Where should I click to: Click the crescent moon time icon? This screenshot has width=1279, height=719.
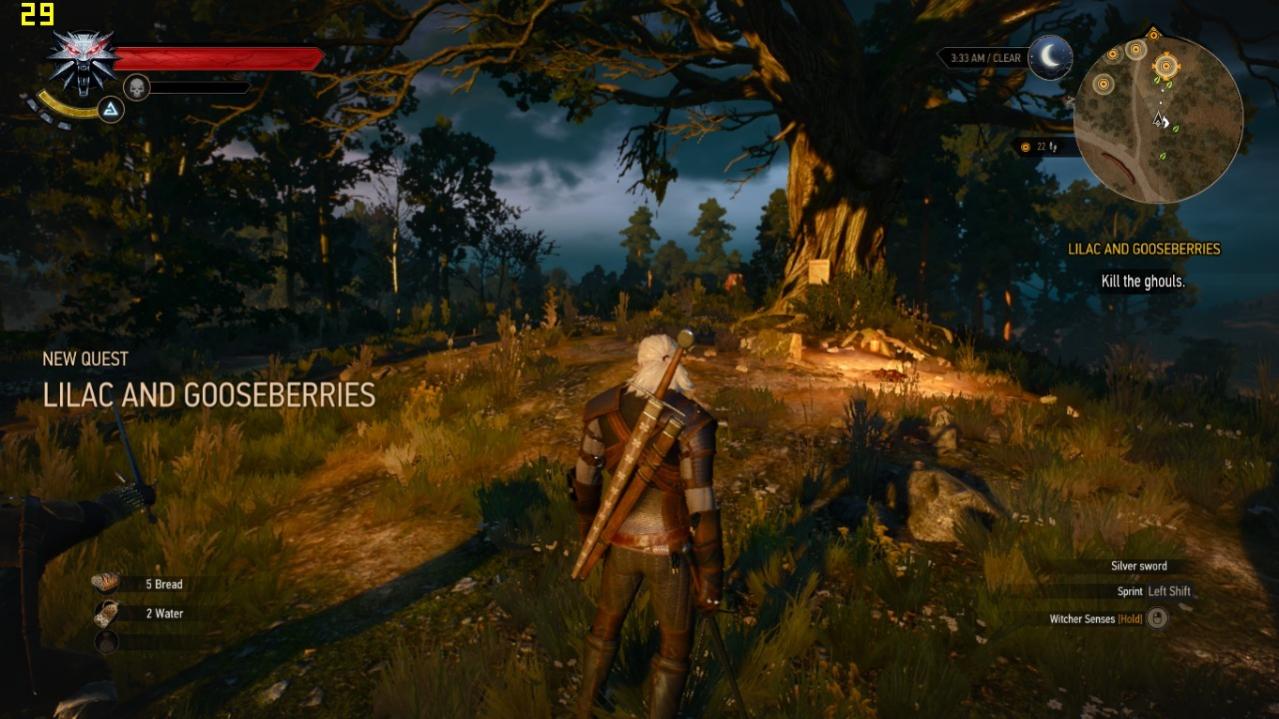coord(1050,57)
